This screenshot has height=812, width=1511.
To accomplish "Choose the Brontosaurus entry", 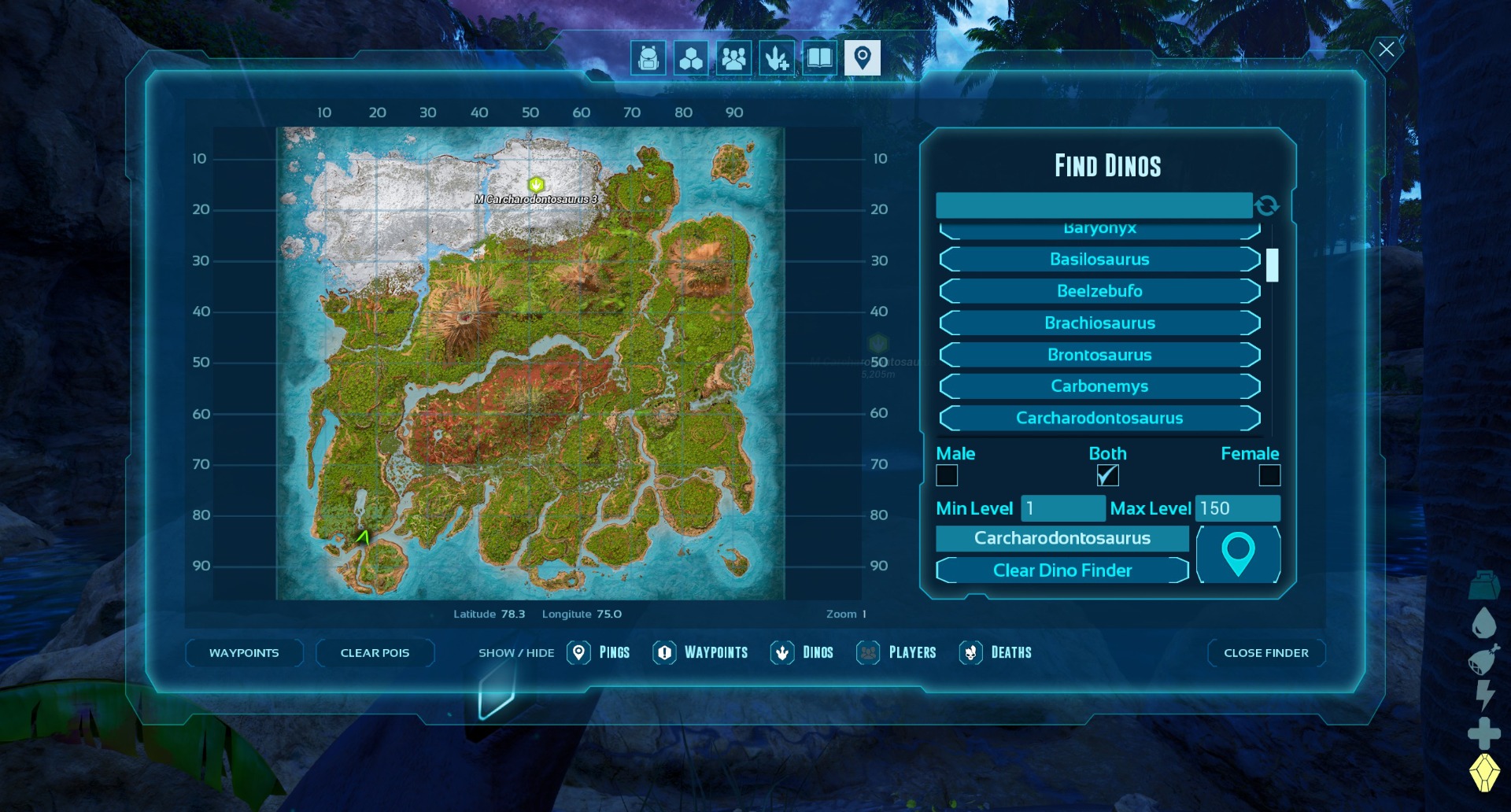I will coord(1099,355).
